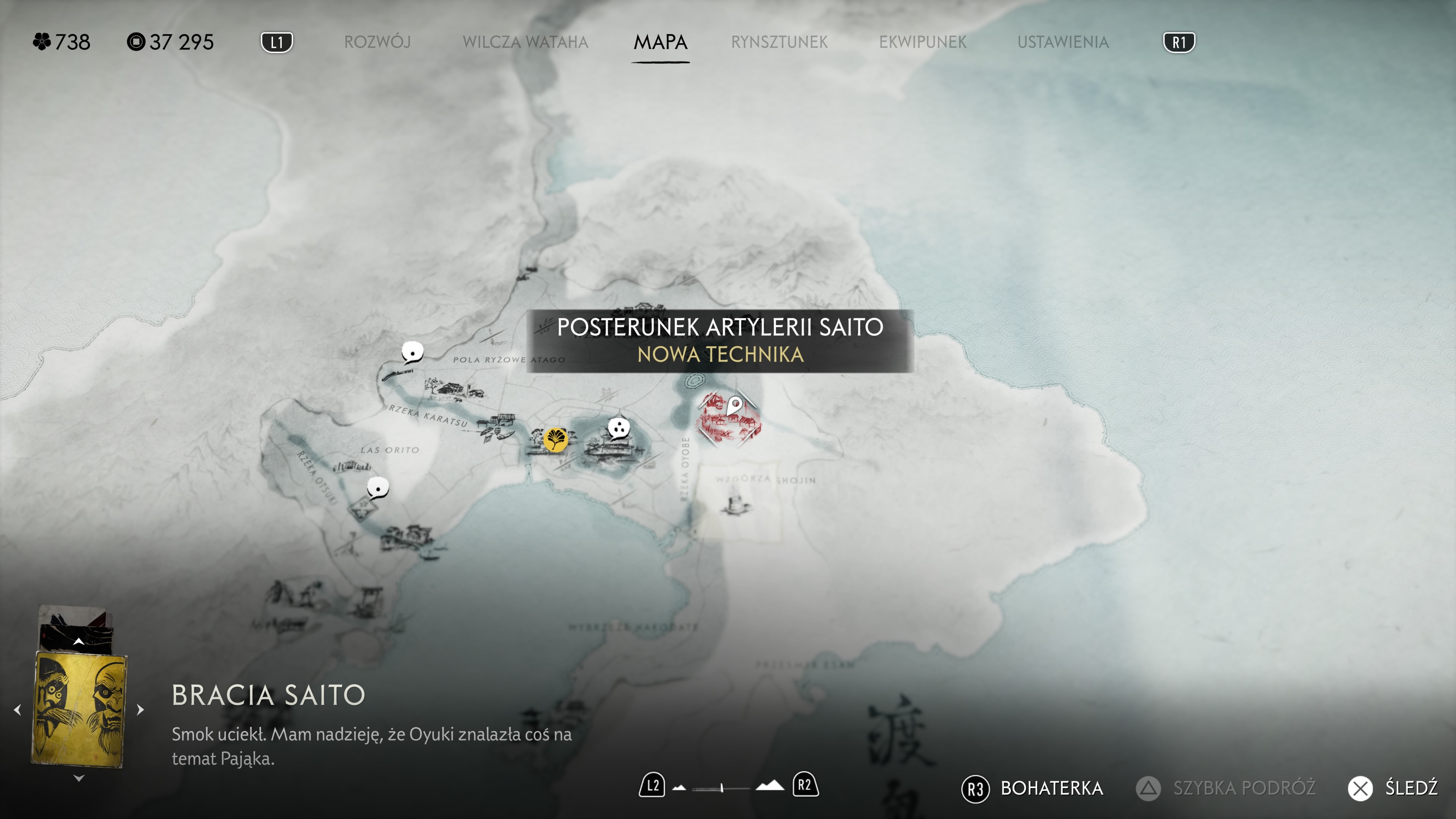
Task: Go to the Rynsztunek tab
Action: 779,42
